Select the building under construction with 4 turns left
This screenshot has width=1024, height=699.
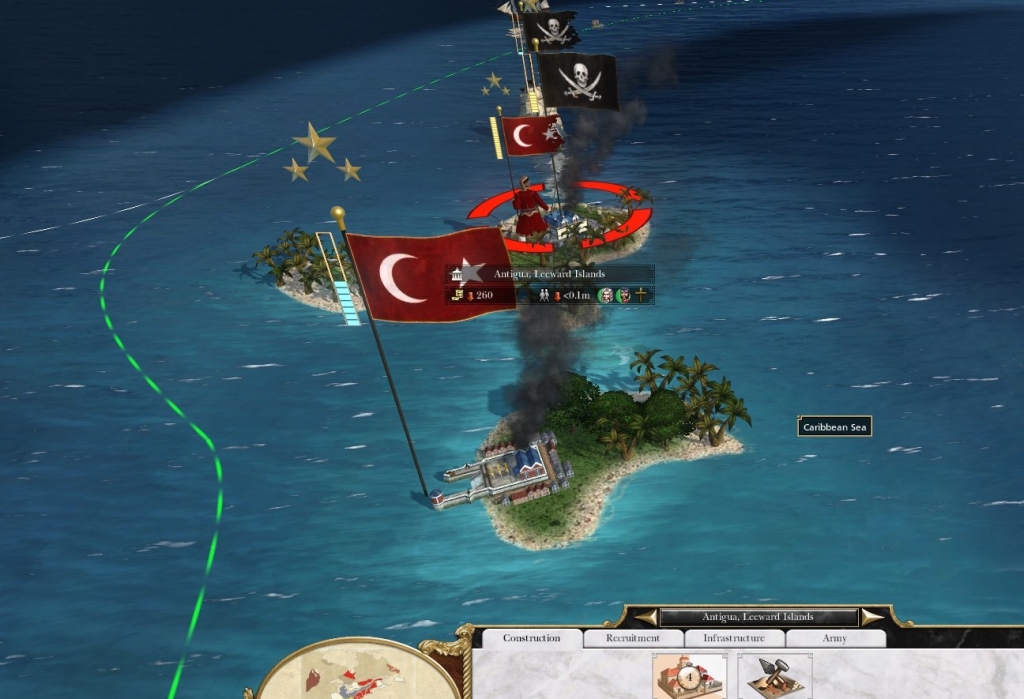click(688, 677)
